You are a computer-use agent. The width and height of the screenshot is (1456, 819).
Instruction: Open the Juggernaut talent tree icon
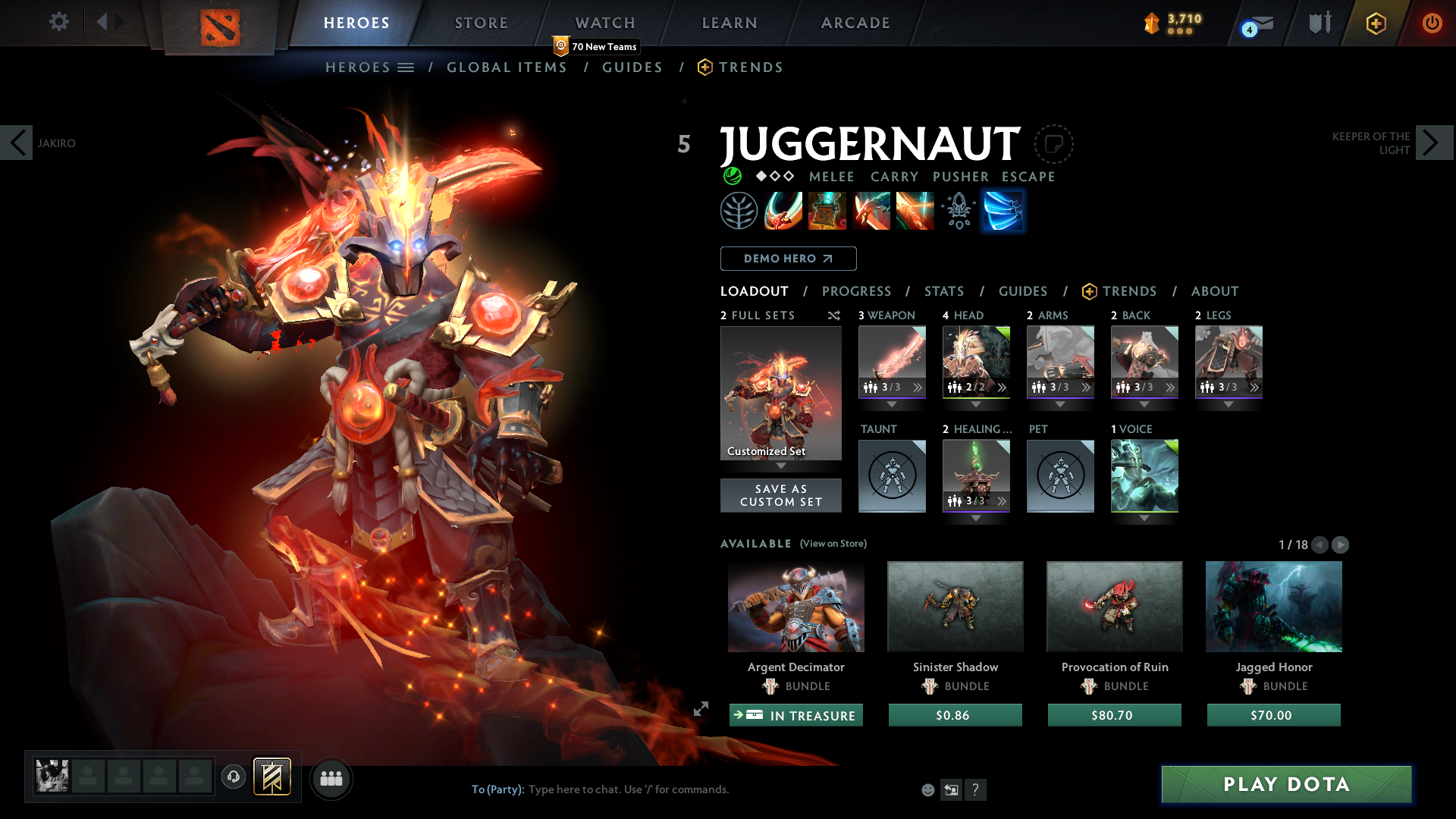pyautogui.click(x=739, y=211)
